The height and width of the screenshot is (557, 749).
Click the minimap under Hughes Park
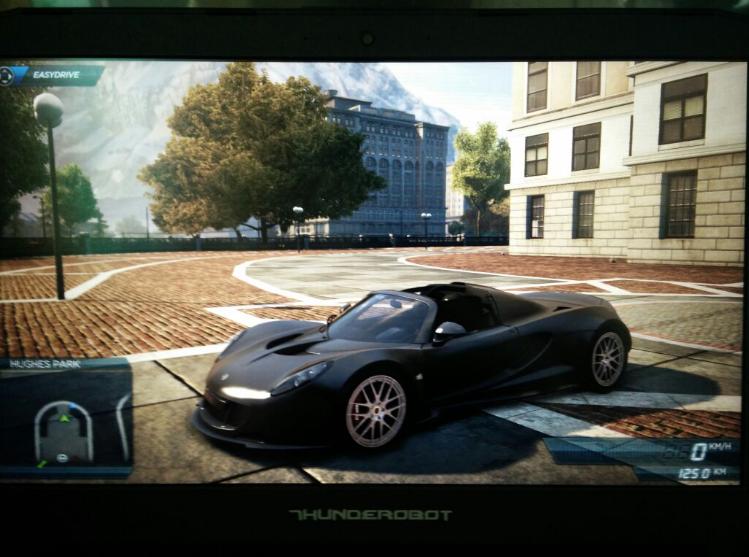point(66,421)
